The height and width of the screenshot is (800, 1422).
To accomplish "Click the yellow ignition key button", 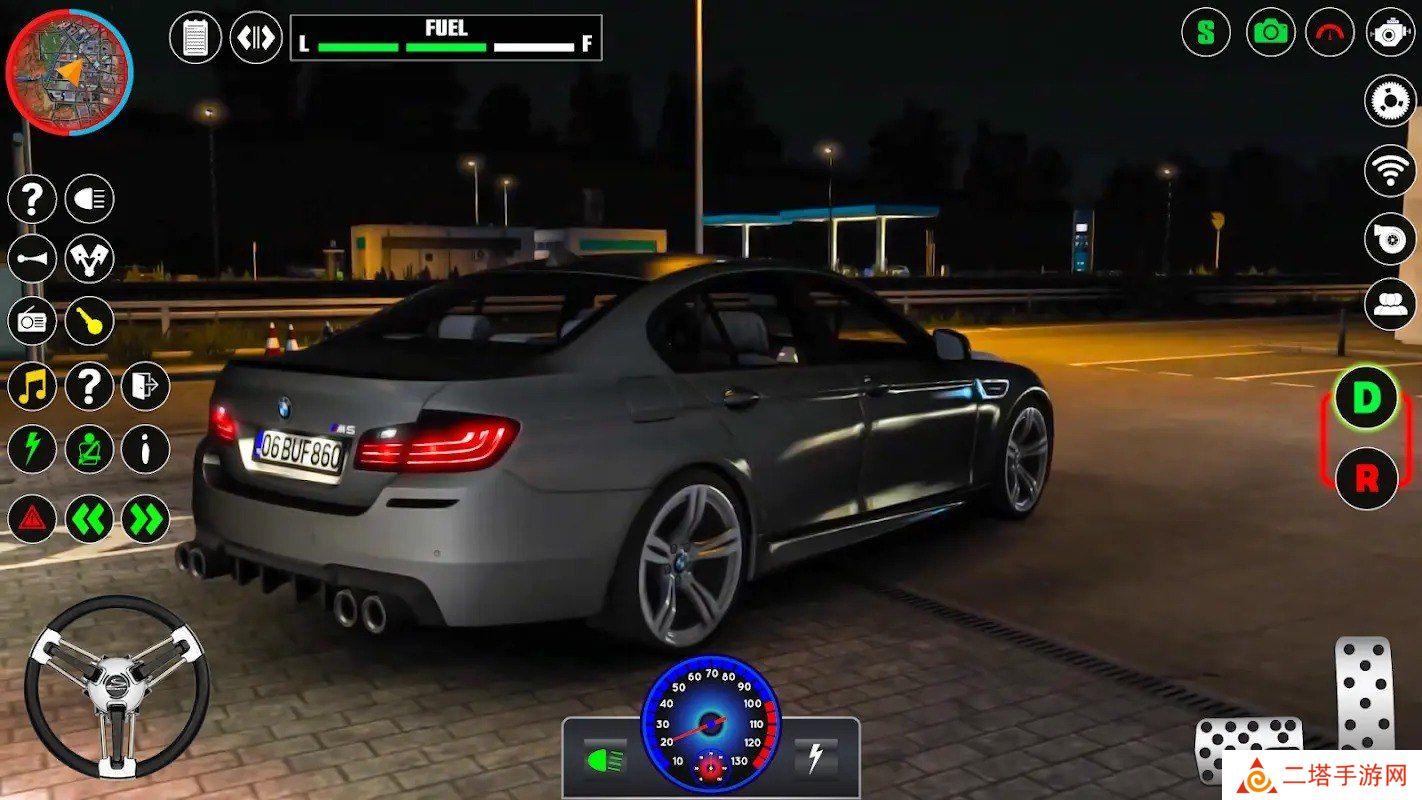I will pyautogui.click(x=90, y=321).
